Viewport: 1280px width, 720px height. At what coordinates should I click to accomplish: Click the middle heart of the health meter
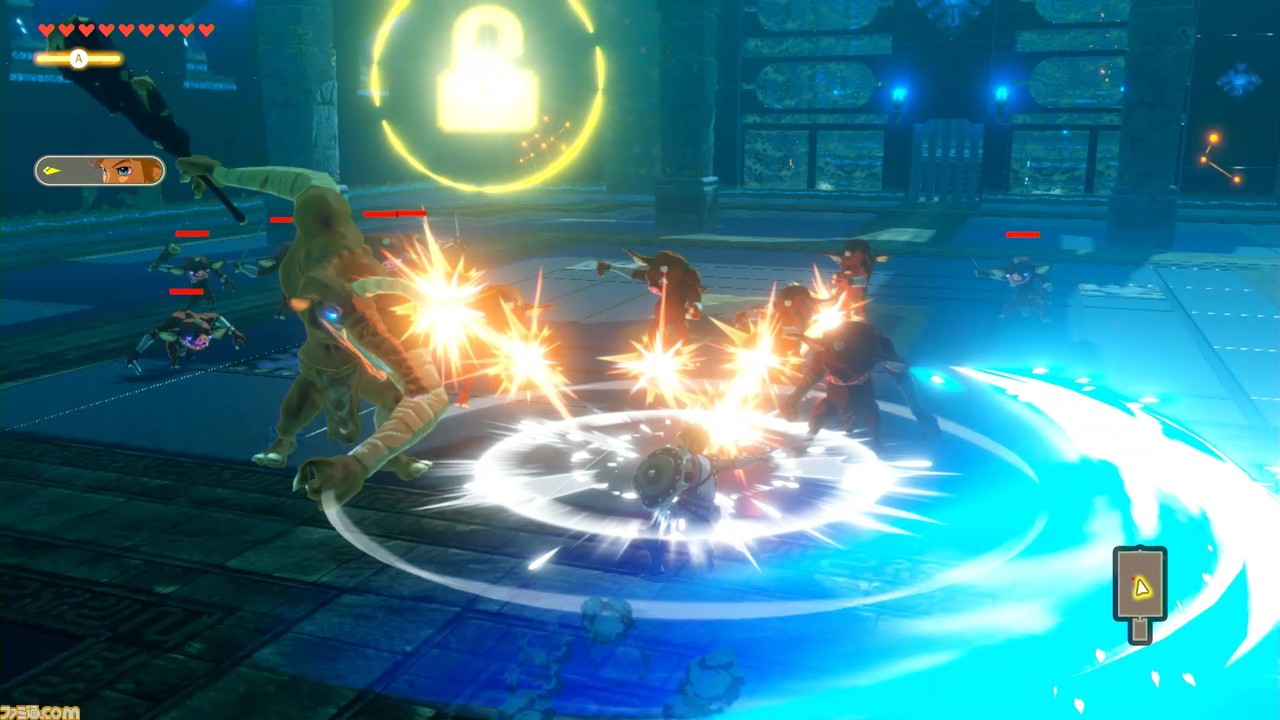(x=127, y=30)
